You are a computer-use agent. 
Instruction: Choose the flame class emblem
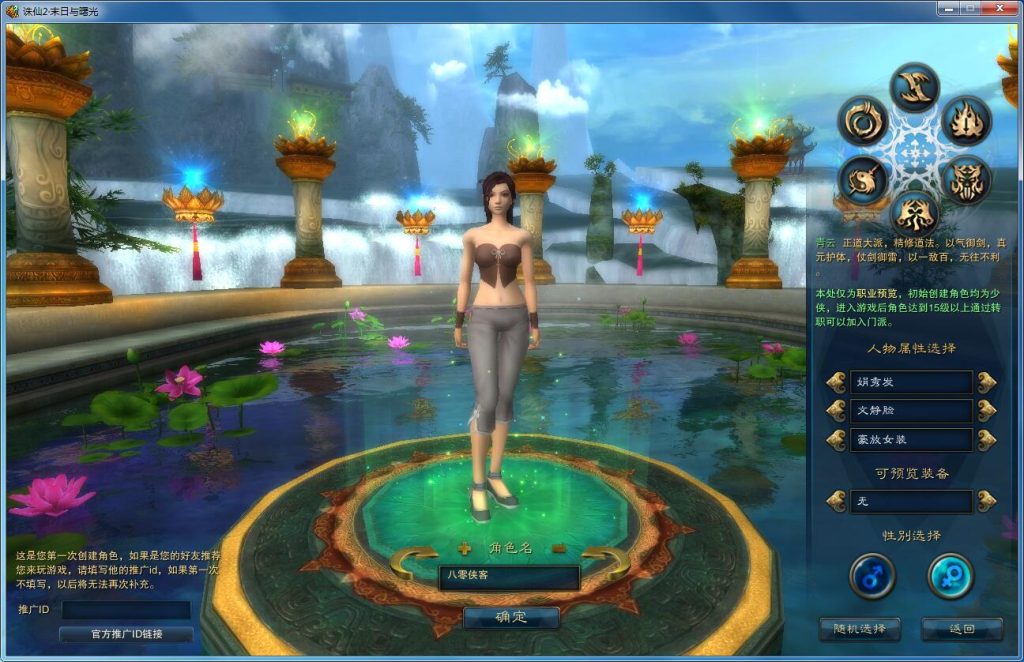click(966, 121)
